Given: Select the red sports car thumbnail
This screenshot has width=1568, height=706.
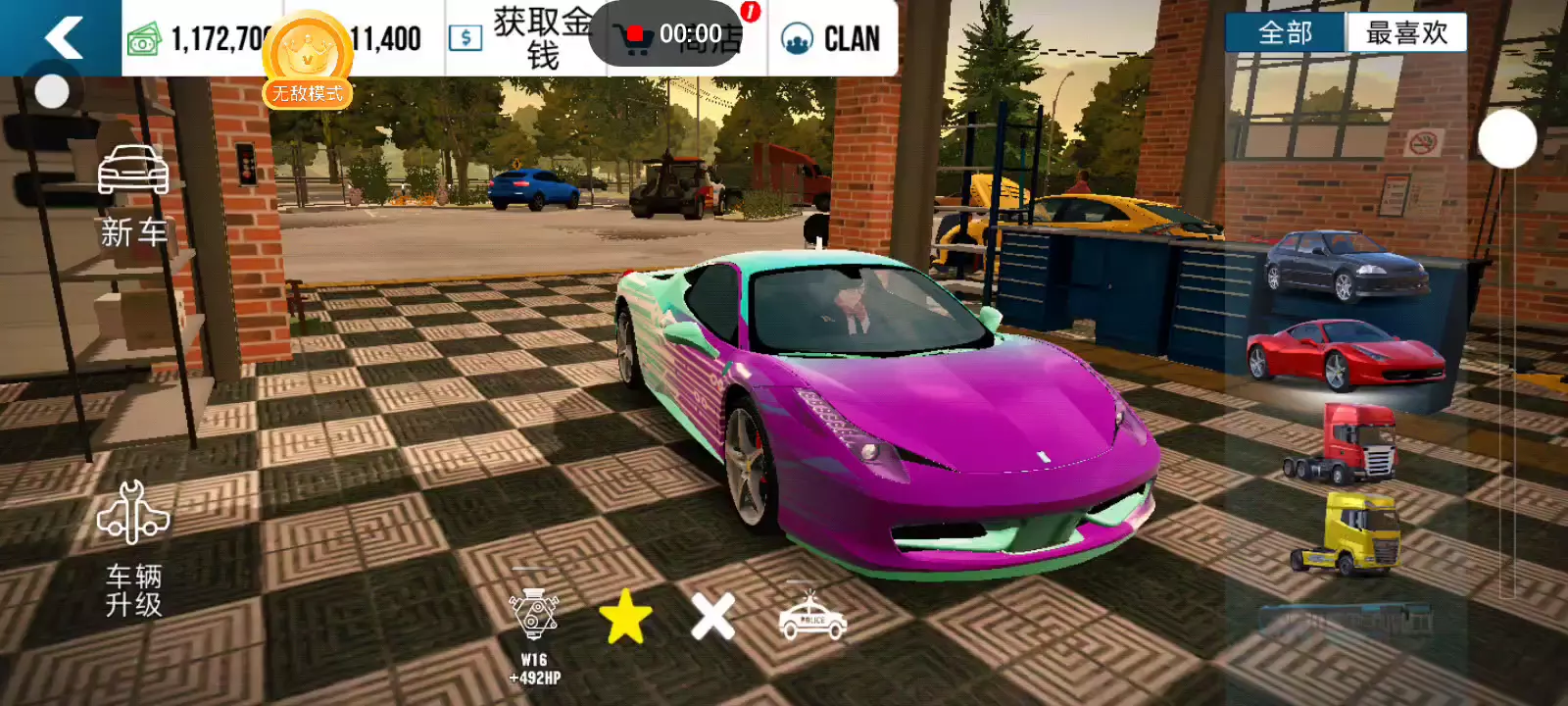Looking at the screenshot, I should point(1345,354).
